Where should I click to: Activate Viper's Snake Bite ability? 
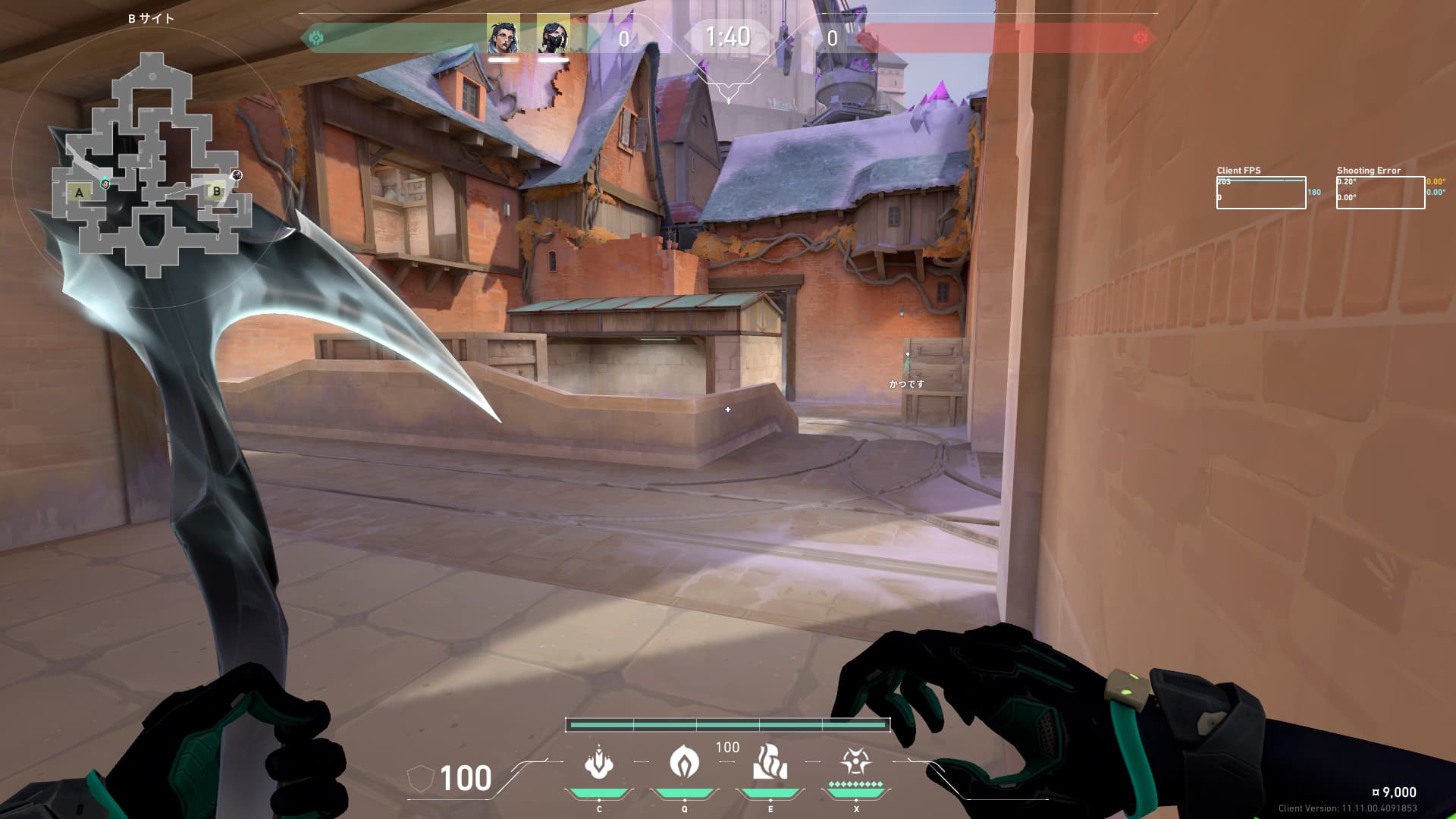598,763
